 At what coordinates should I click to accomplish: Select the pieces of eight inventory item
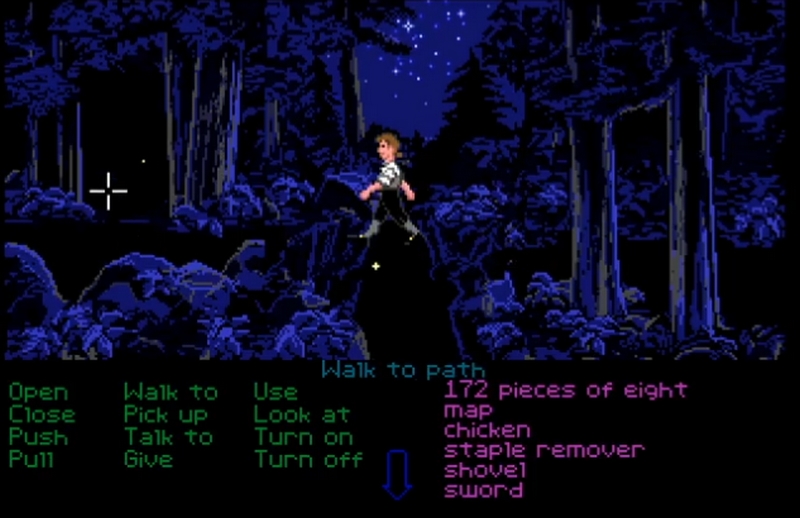click(566, 389)
